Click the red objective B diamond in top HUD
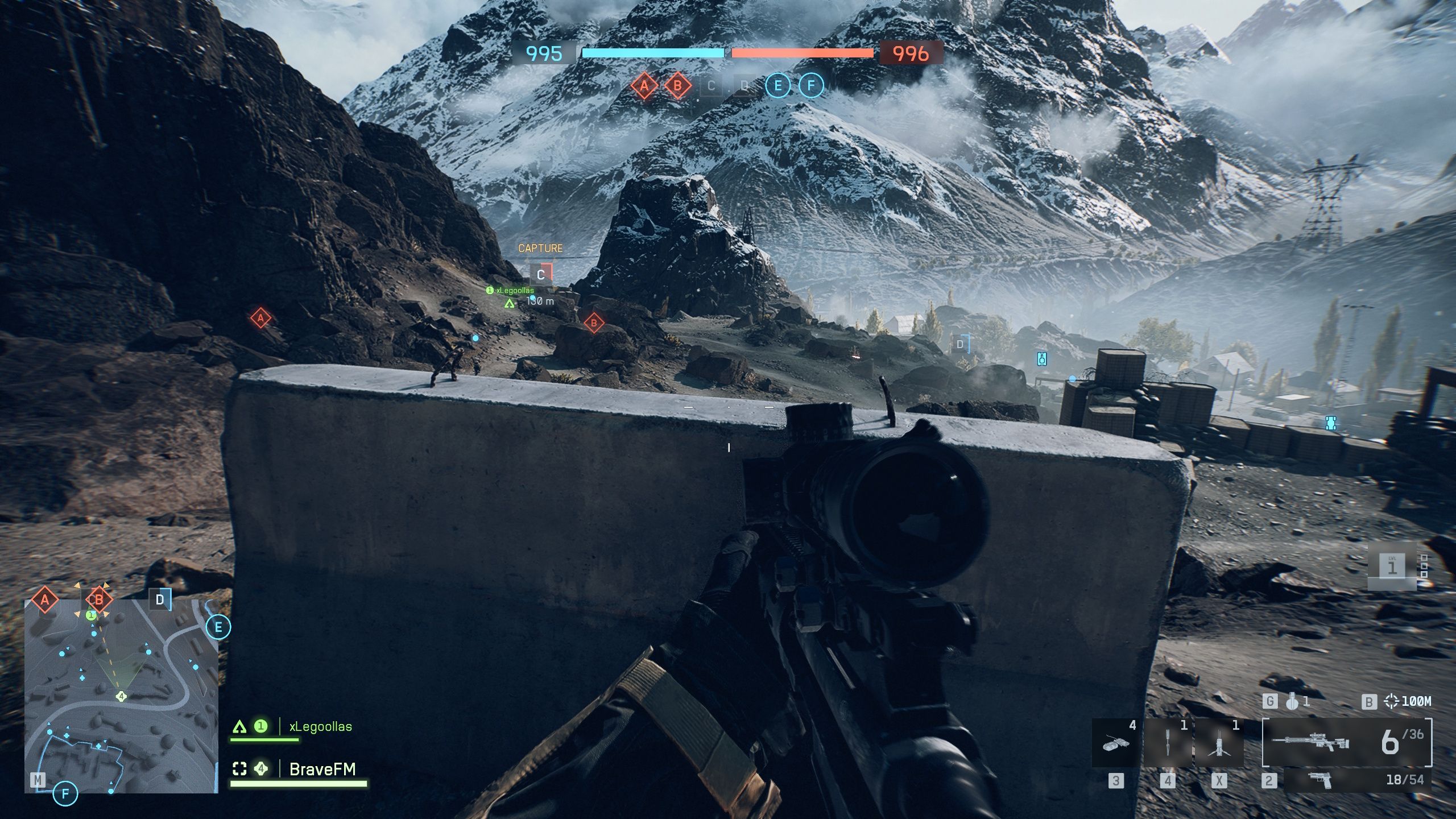The width and height of the screenshot is (1456, 819). 677,86
